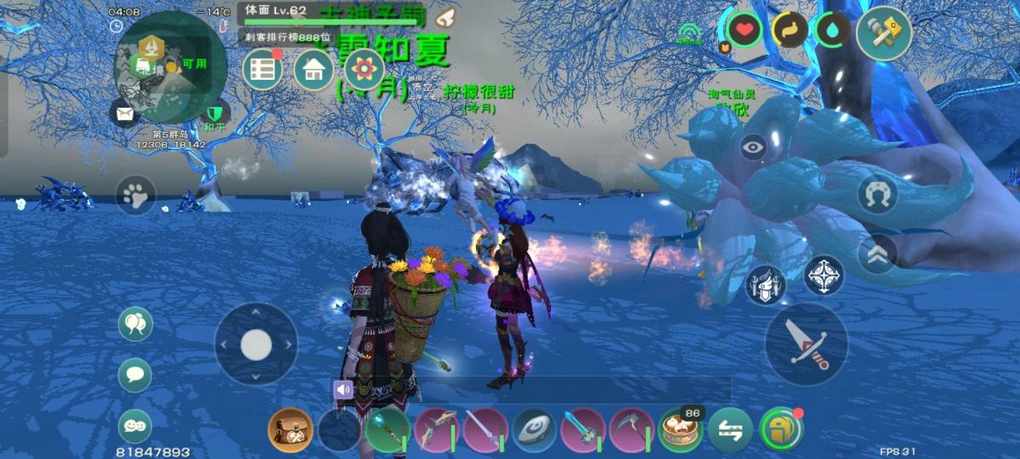Tap the double chevron jump button
Screen dimensions: 1020x459
tap(877, 254)
